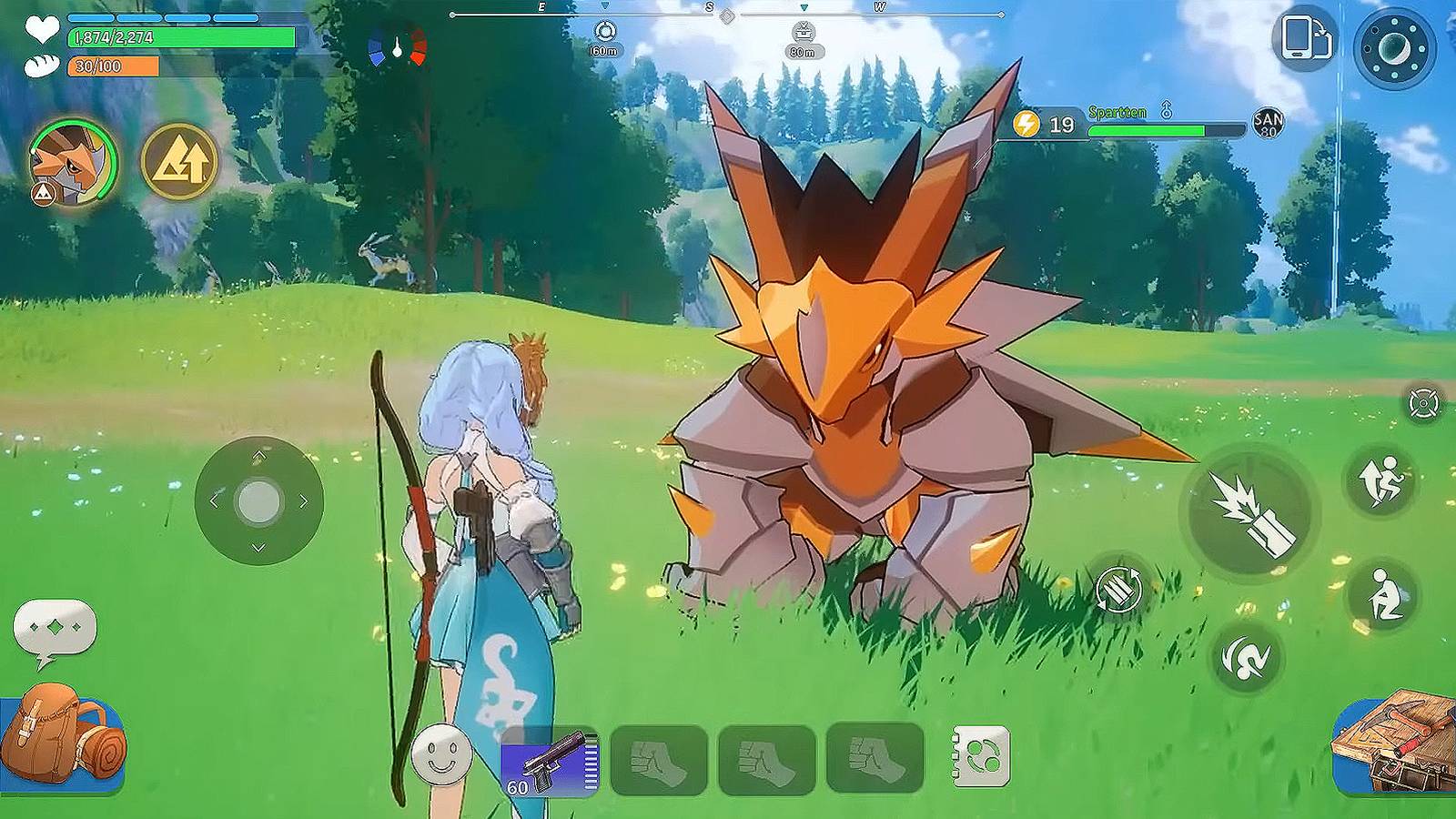This screenshot has width=1456, height=819.
Task: Activate the golden mountain pal skill
Action: point(180,162)
